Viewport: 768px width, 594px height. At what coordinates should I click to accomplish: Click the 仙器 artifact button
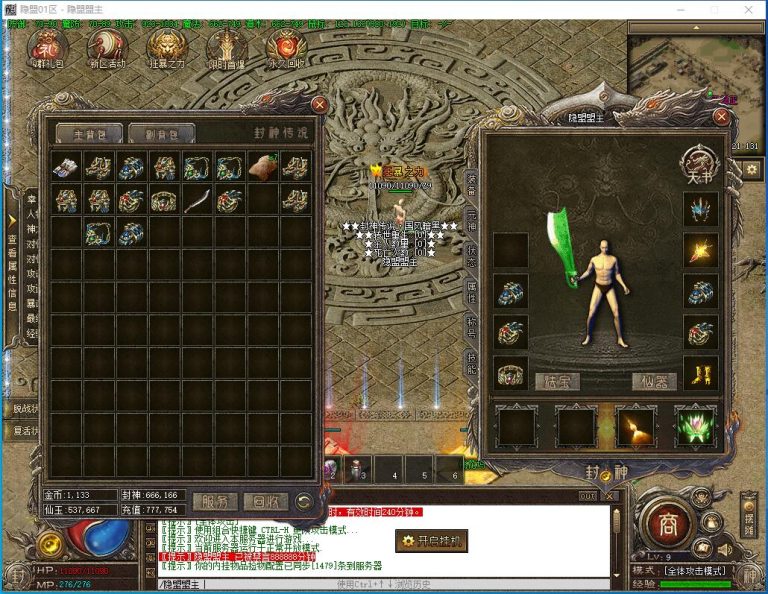click(x=655, y=380)
